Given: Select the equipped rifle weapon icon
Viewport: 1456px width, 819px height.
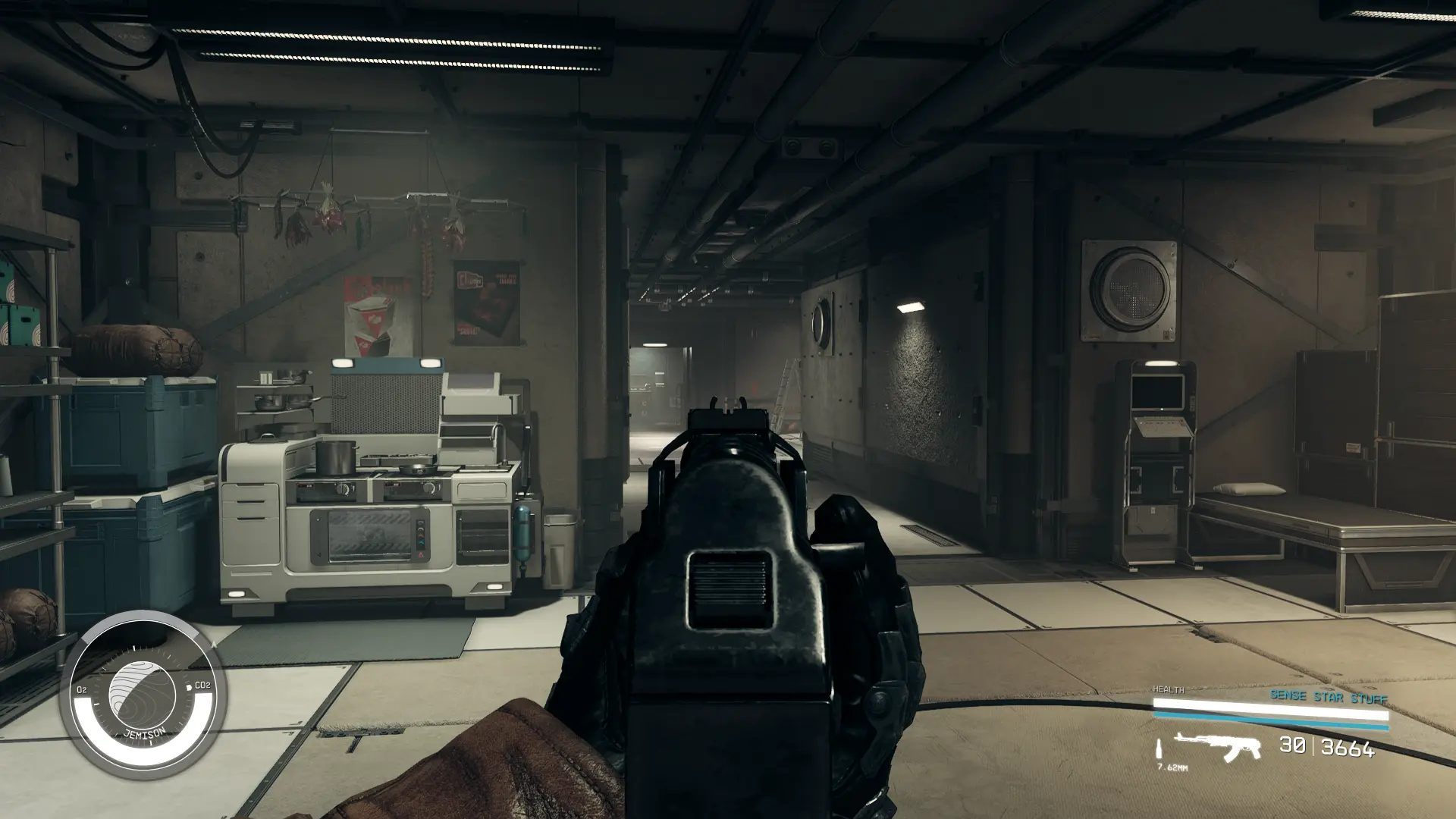Looking at the screenshot, I should tap(1216, 746).
